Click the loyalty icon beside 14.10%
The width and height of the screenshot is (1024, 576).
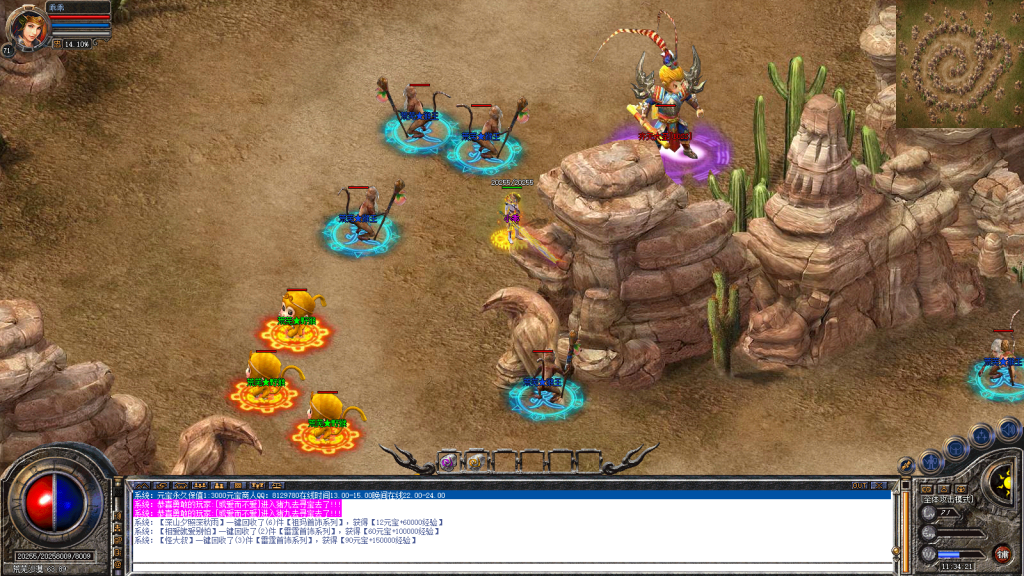pos(57,44)
